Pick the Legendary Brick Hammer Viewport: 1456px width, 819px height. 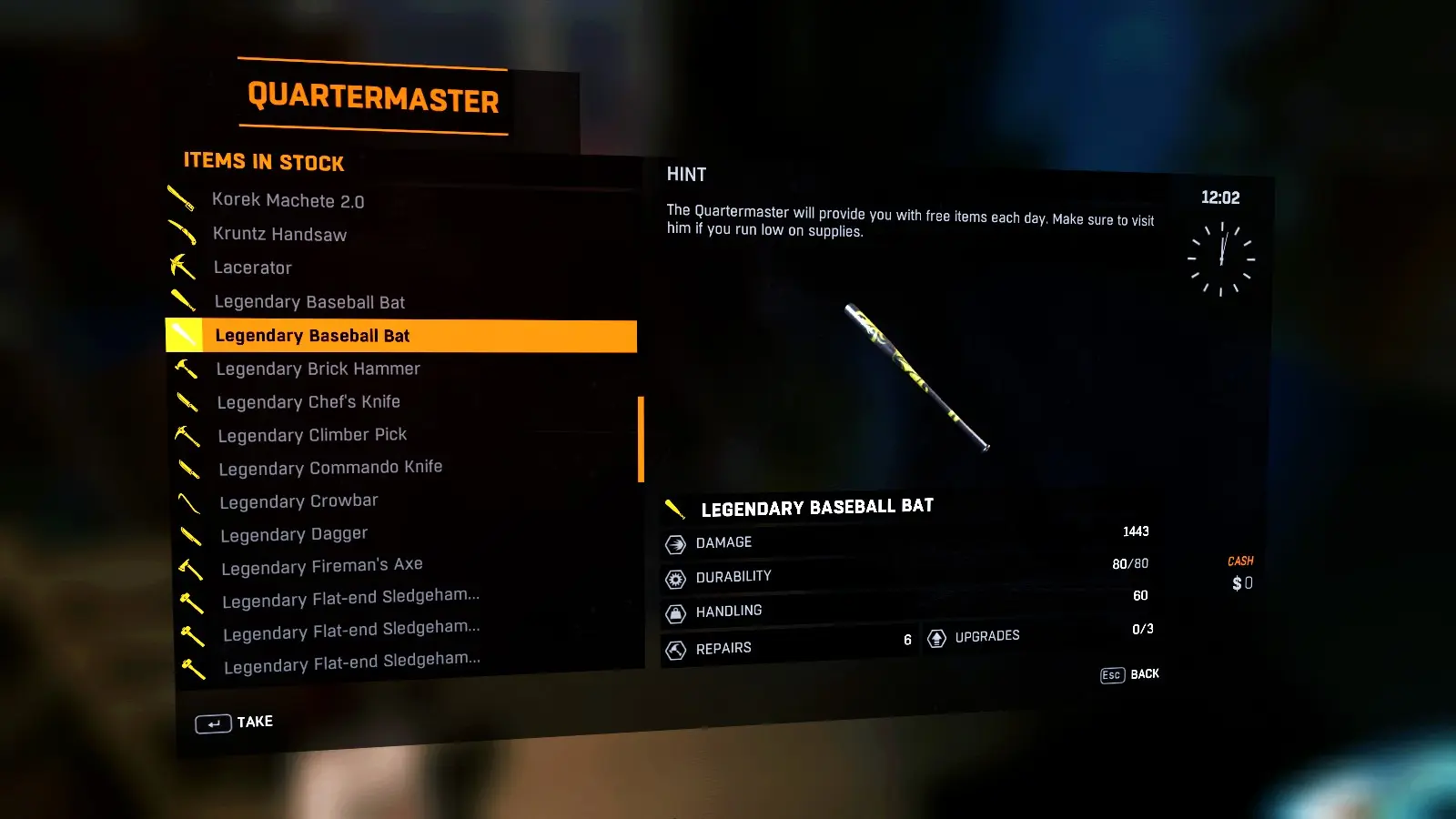click(318, 369)
